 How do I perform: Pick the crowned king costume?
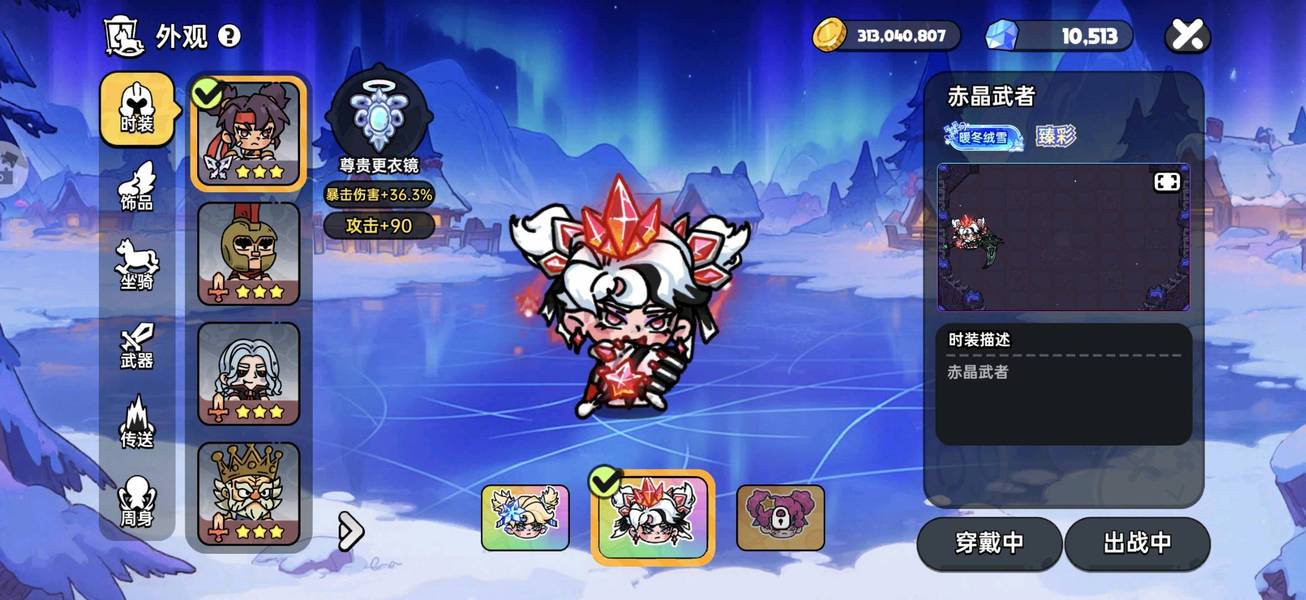[249, 493]
